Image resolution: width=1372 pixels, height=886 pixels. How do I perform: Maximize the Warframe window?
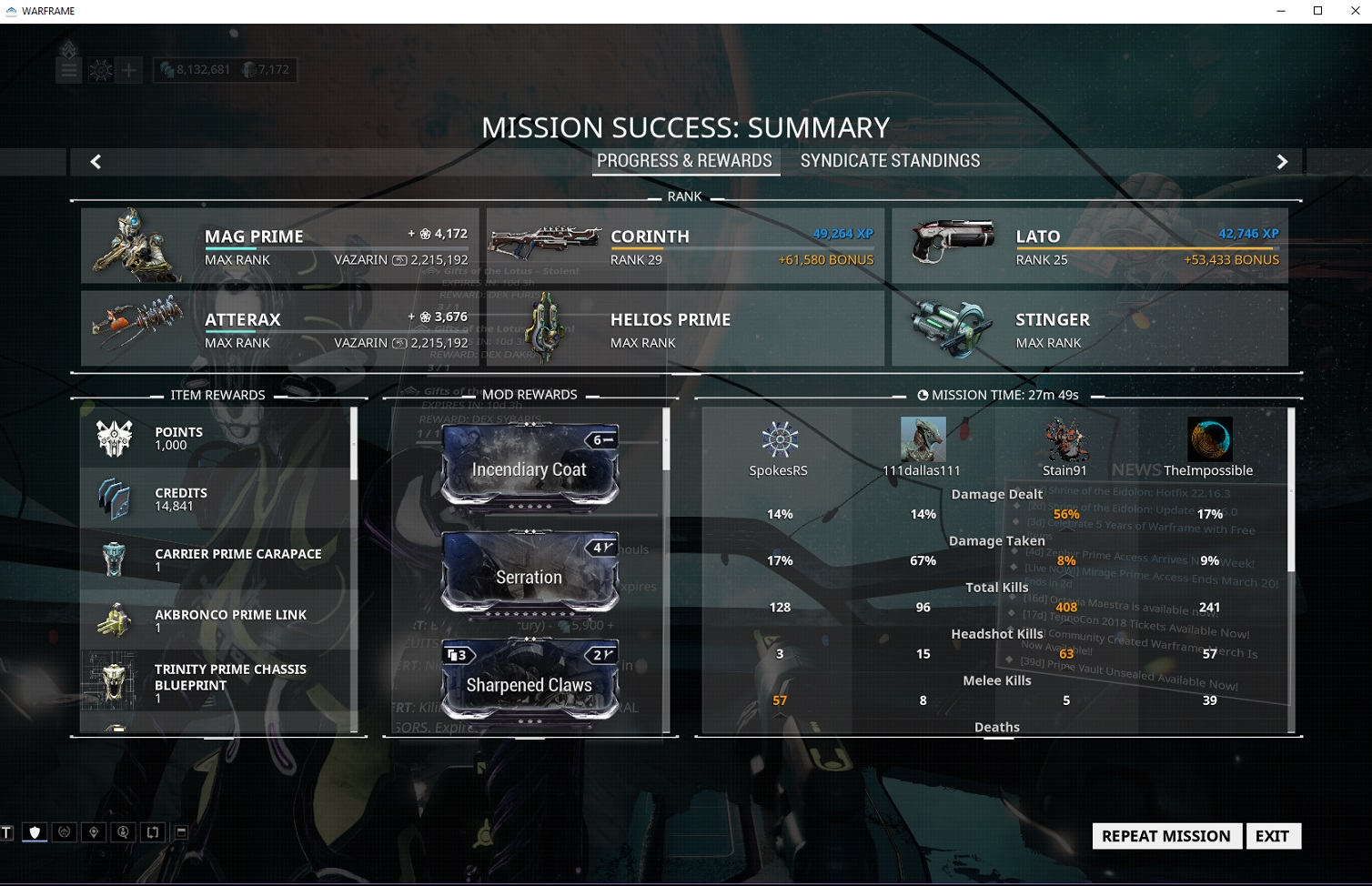tap(1317, 11)
